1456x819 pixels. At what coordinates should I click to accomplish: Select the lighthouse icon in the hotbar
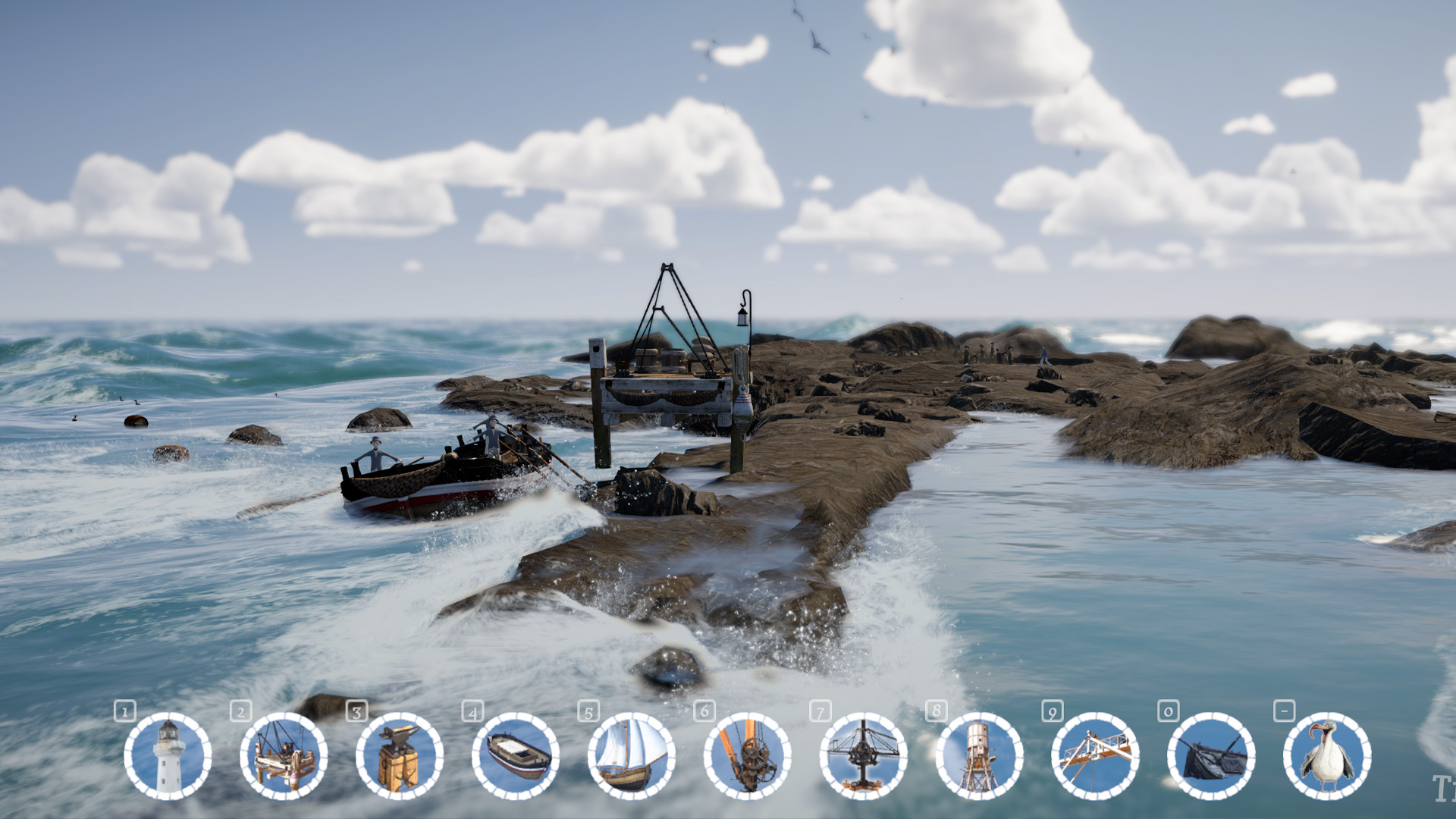click(x=168, y=756)
